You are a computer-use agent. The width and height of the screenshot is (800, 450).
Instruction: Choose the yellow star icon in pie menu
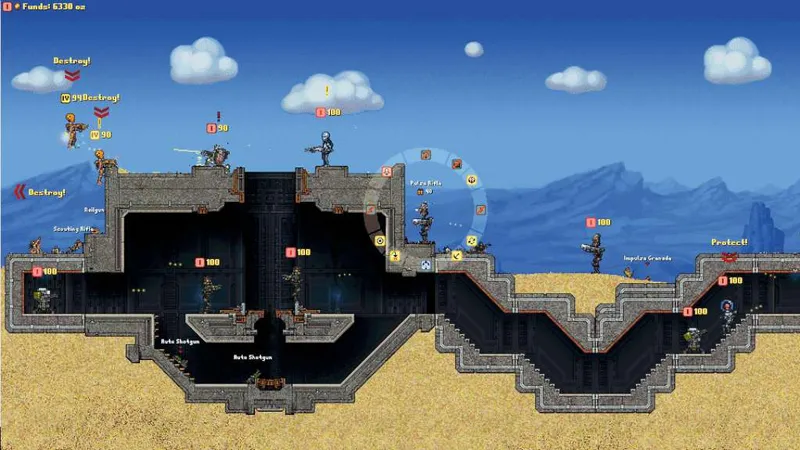click(x=471, y=180)
